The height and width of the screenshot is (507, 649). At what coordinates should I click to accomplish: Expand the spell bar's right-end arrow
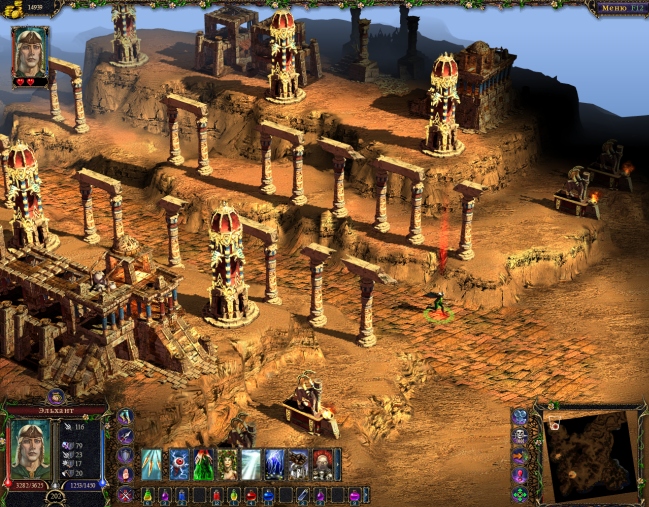pos(338,464)
